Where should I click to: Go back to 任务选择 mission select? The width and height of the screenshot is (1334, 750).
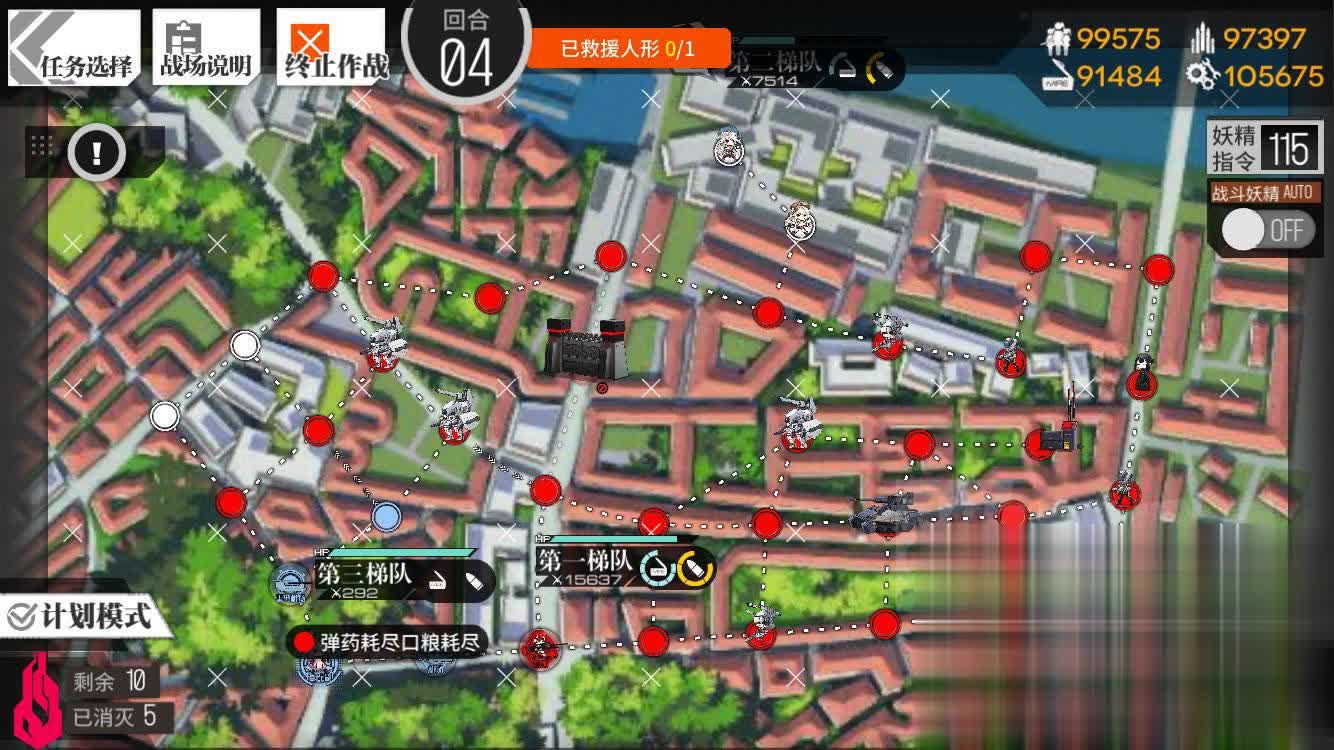[74, 47]
